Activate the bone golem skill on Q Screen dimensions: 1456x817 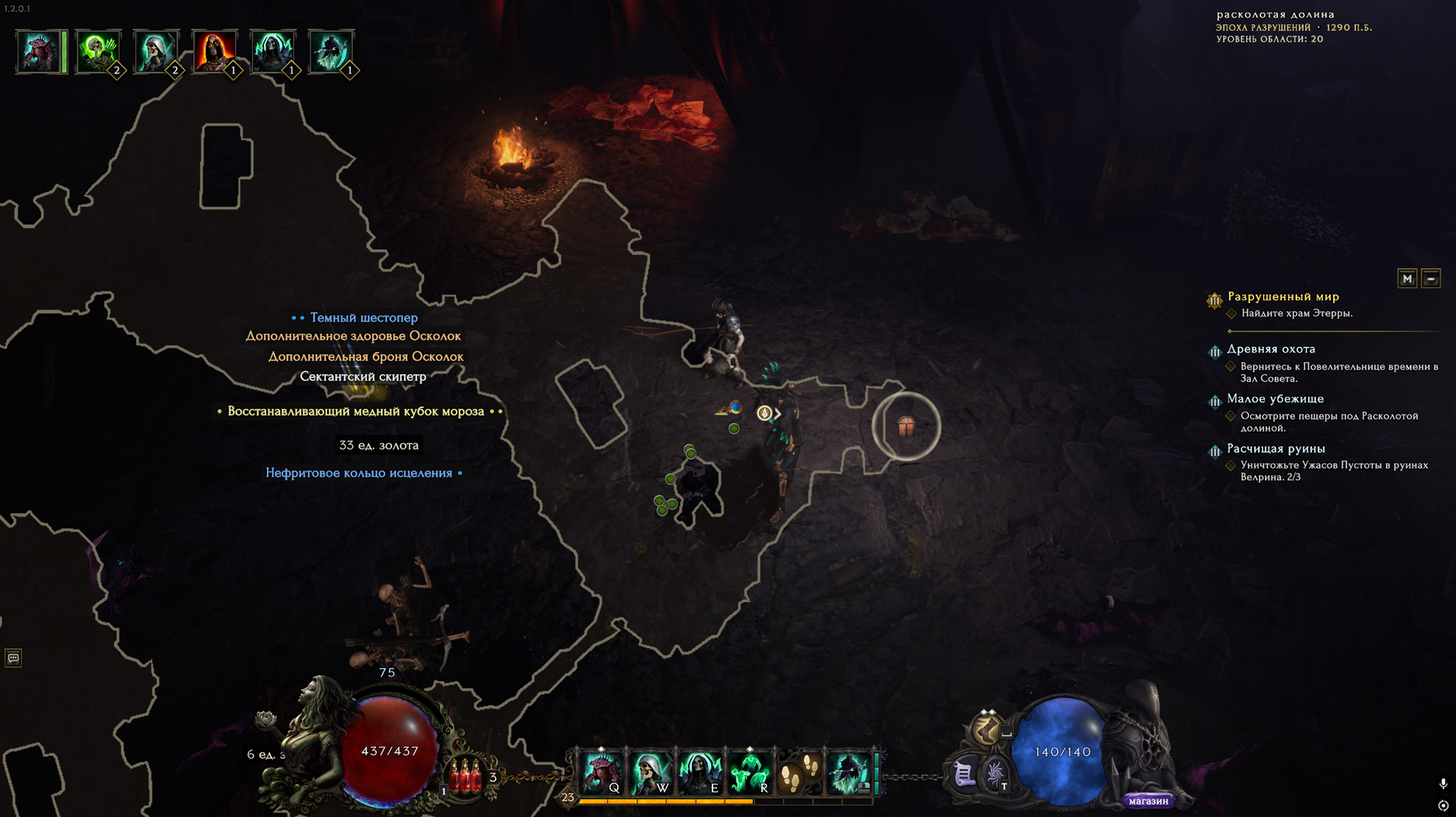(602, 773)
